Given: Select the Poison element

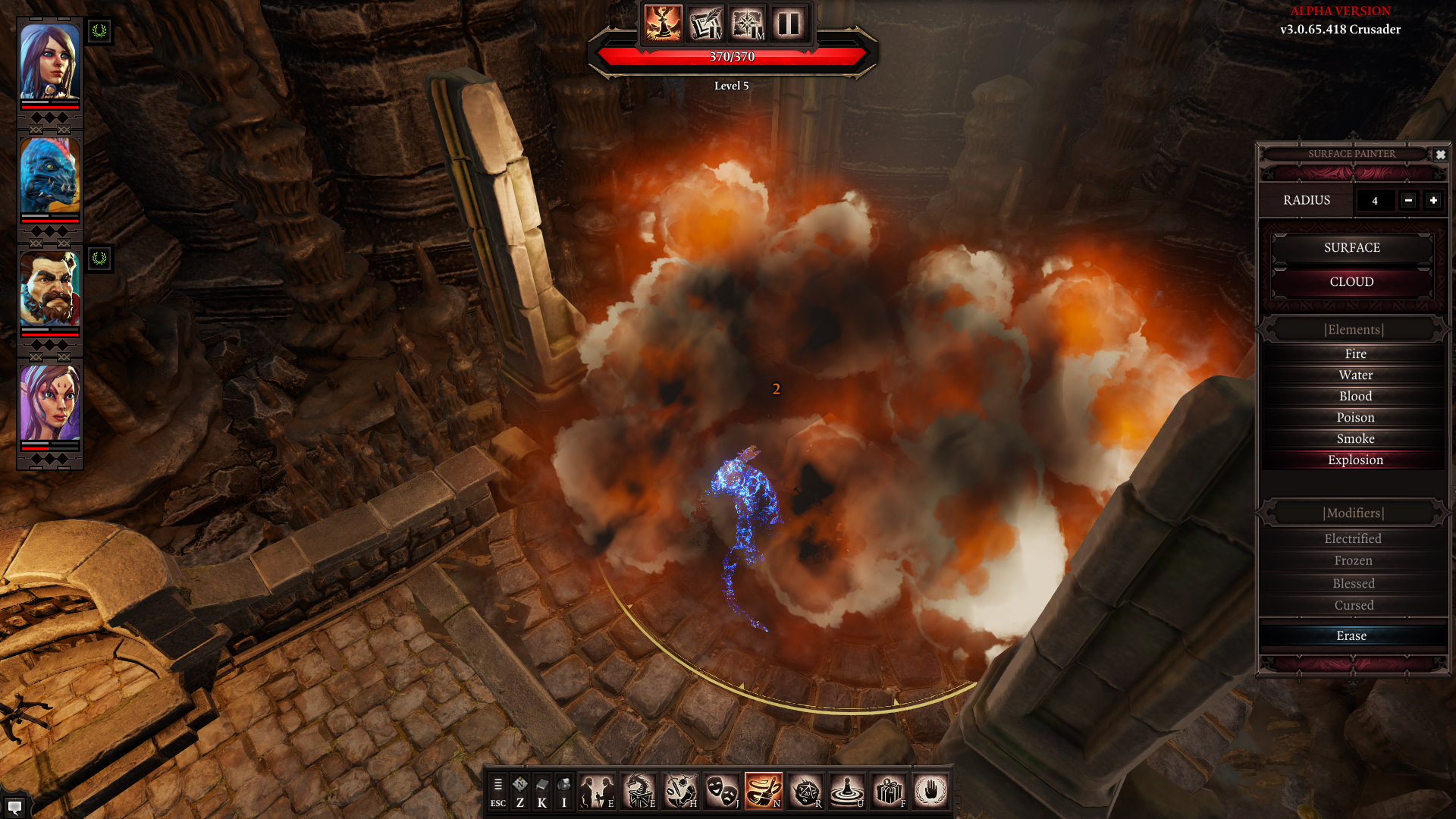Looking at the screenshot, I should click(x=1354, y=418).
